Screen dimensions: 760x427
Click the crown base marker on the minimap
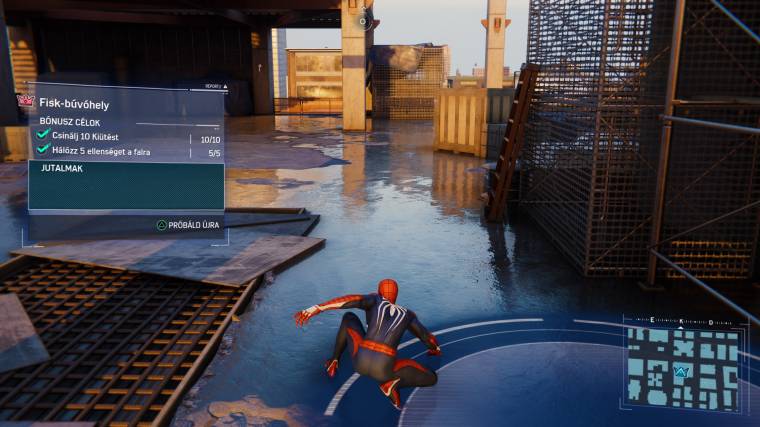click(x=683, y=372)
